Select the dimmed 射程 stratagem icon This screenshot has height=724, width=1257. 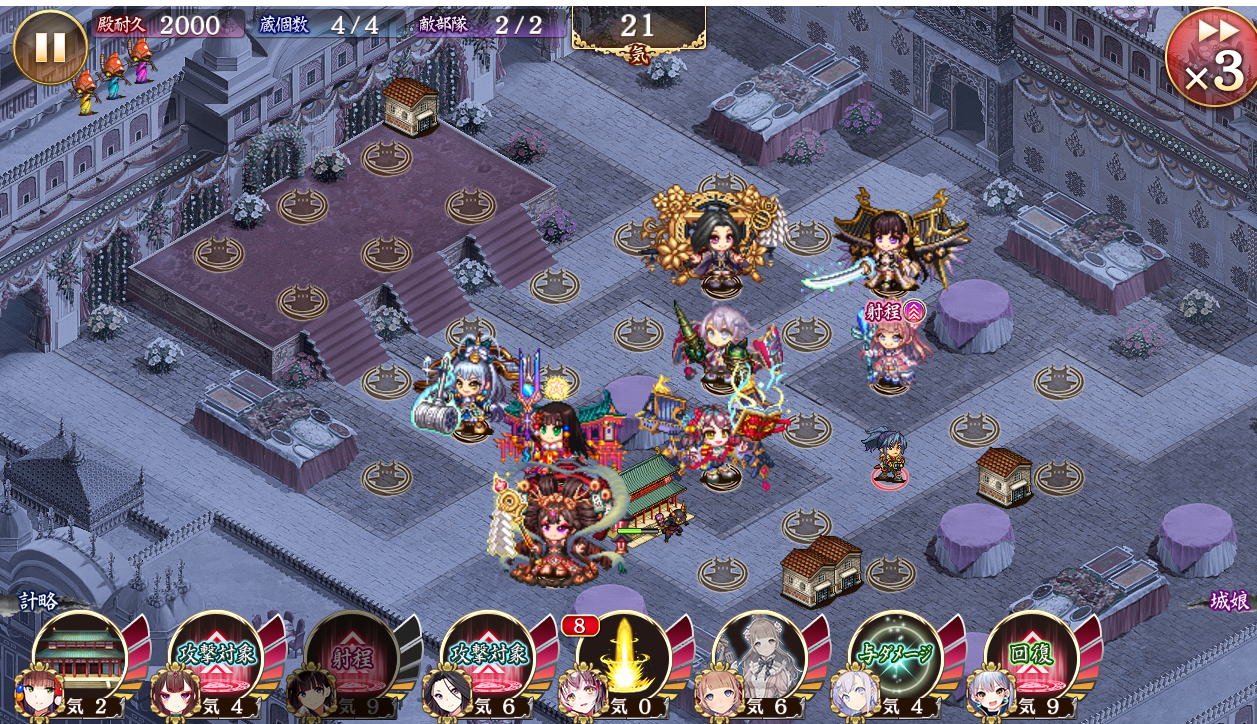[x=352, y=655]
